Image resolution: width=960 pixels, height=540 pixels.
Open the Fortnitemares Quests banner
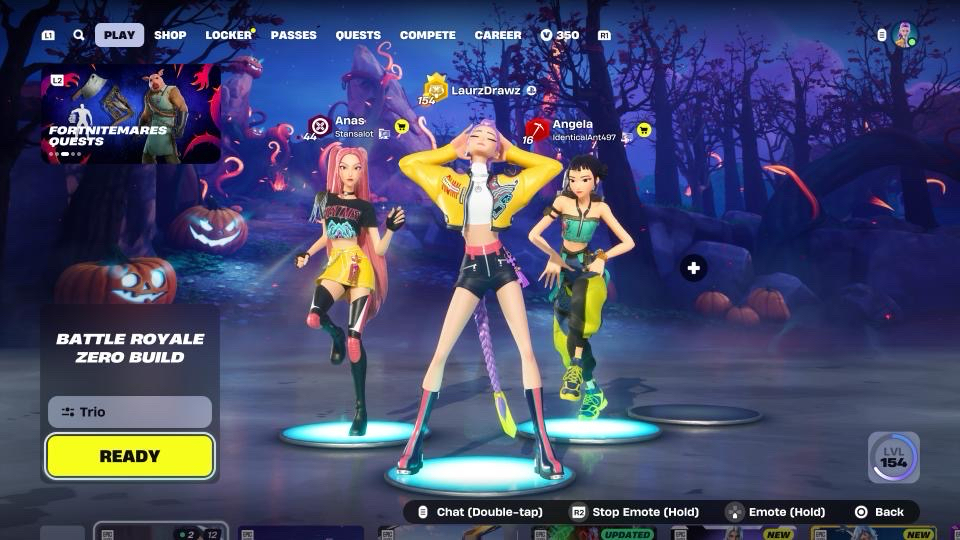click(131, 114)
